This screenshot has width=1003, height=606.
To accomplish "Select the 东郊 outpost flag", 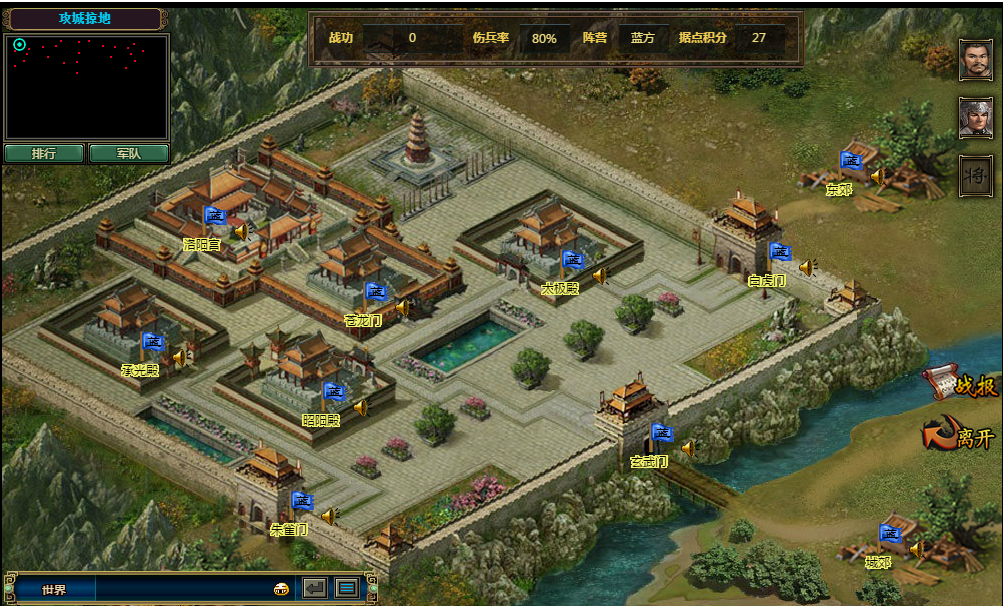I will tap(850, 161).
